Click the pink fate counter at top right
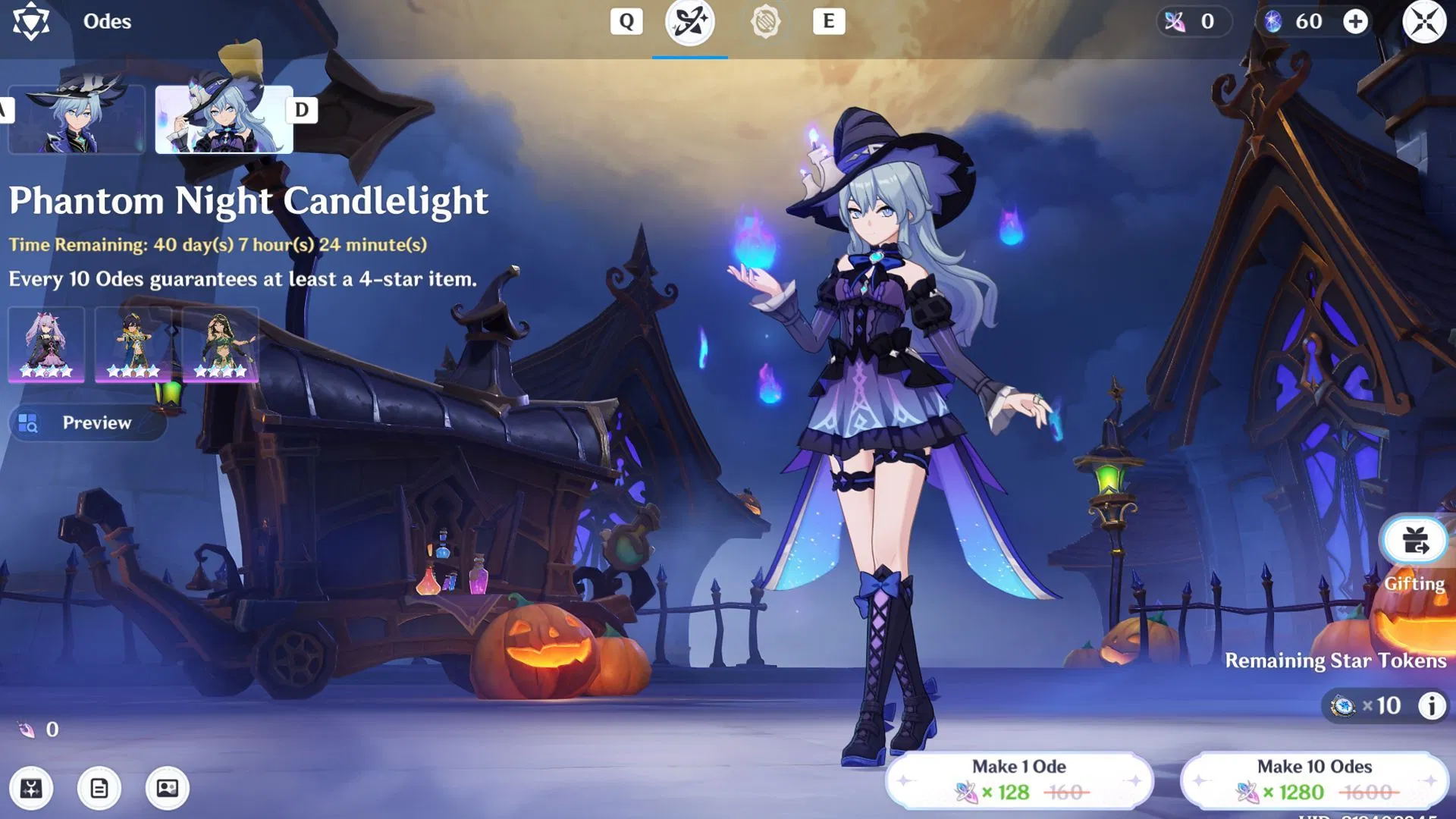 1194,21
